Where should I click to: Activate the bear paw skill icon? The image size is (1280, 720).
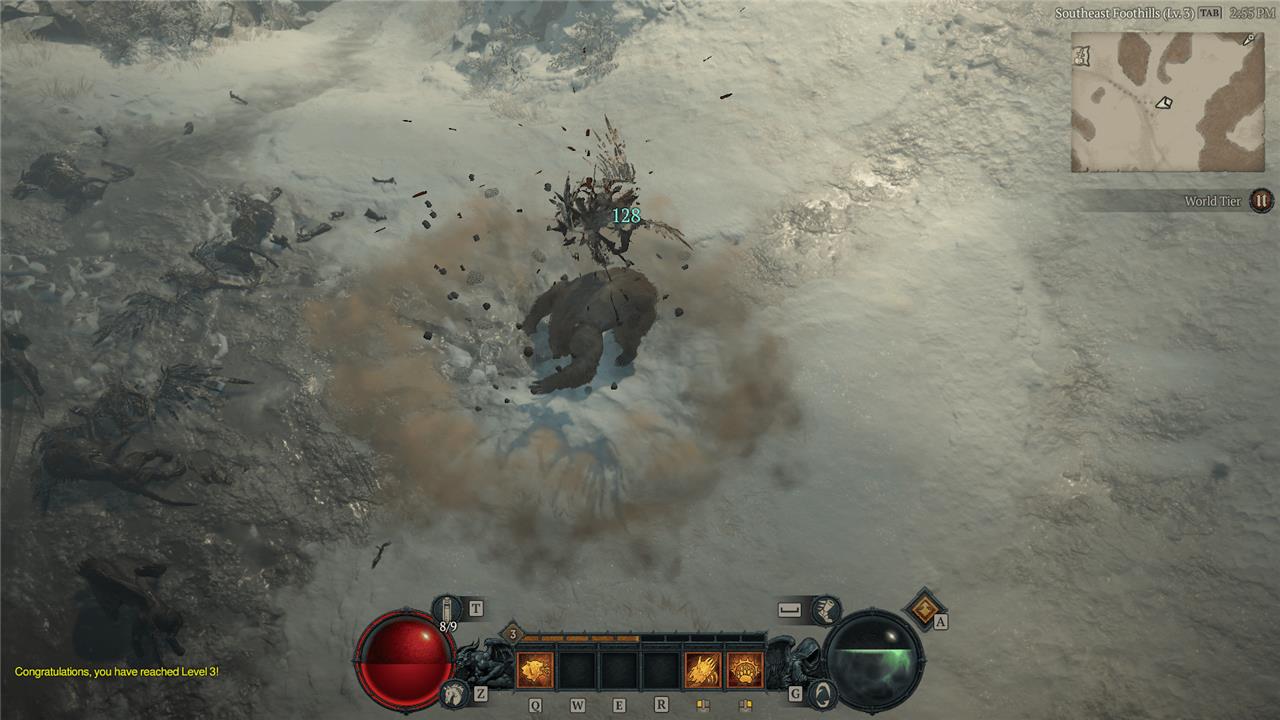[x=744, y=669]
